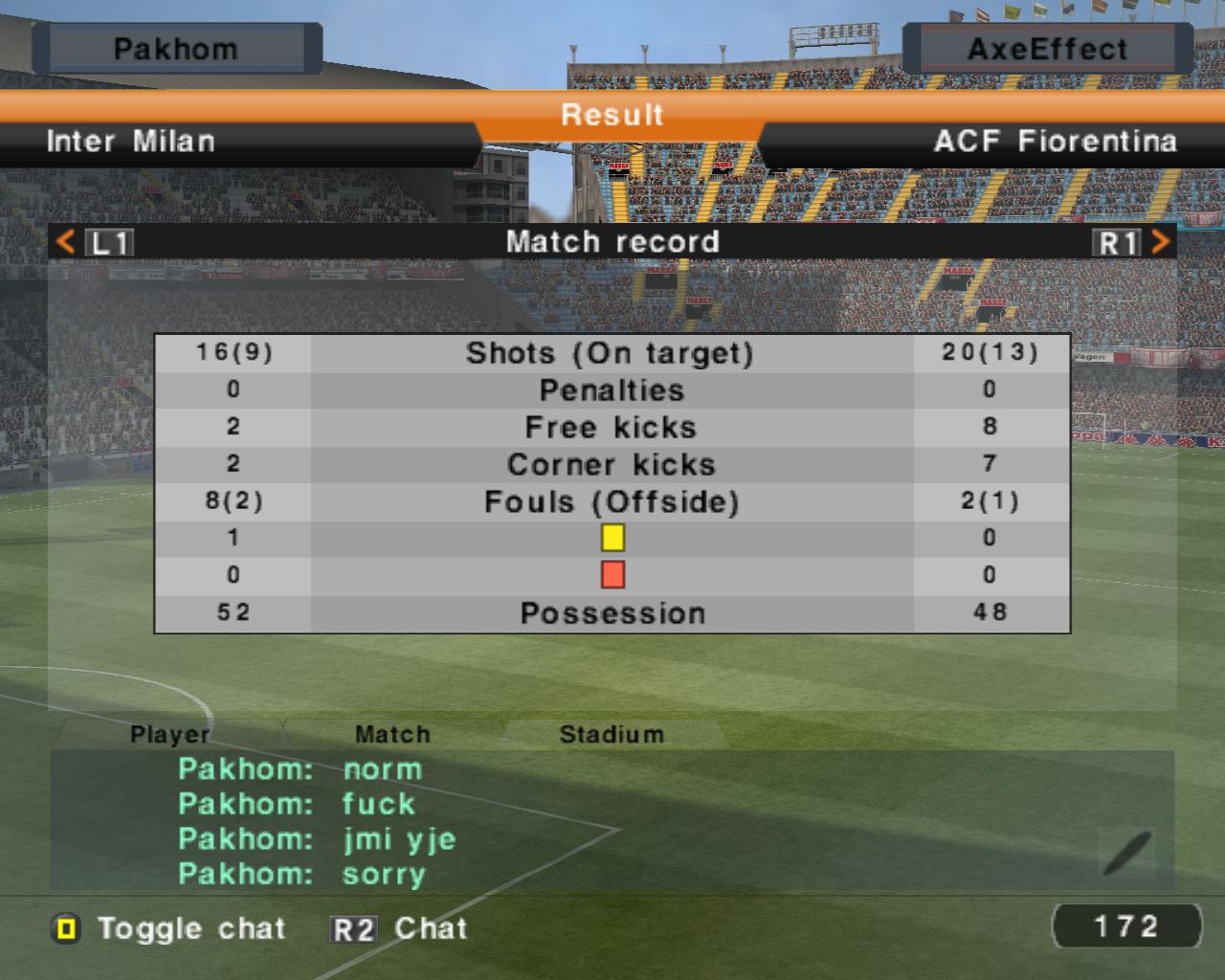
Task: Click the pencil icon in the chat box
Action: (x=1127, y=852)
